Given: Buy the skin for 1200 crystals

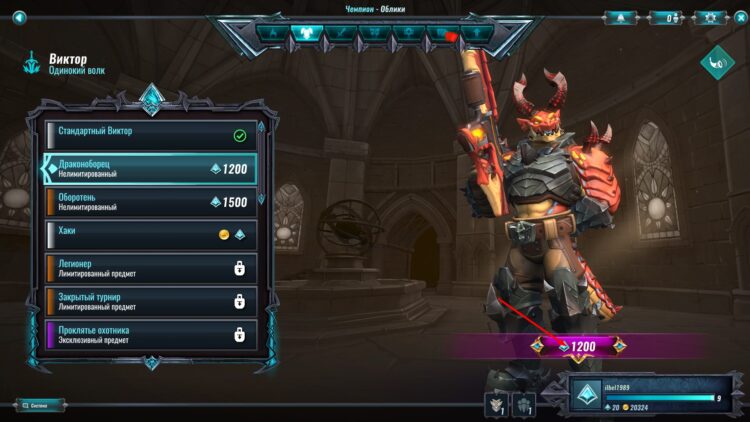Looking at the screenshot, I should coord(578,346).
